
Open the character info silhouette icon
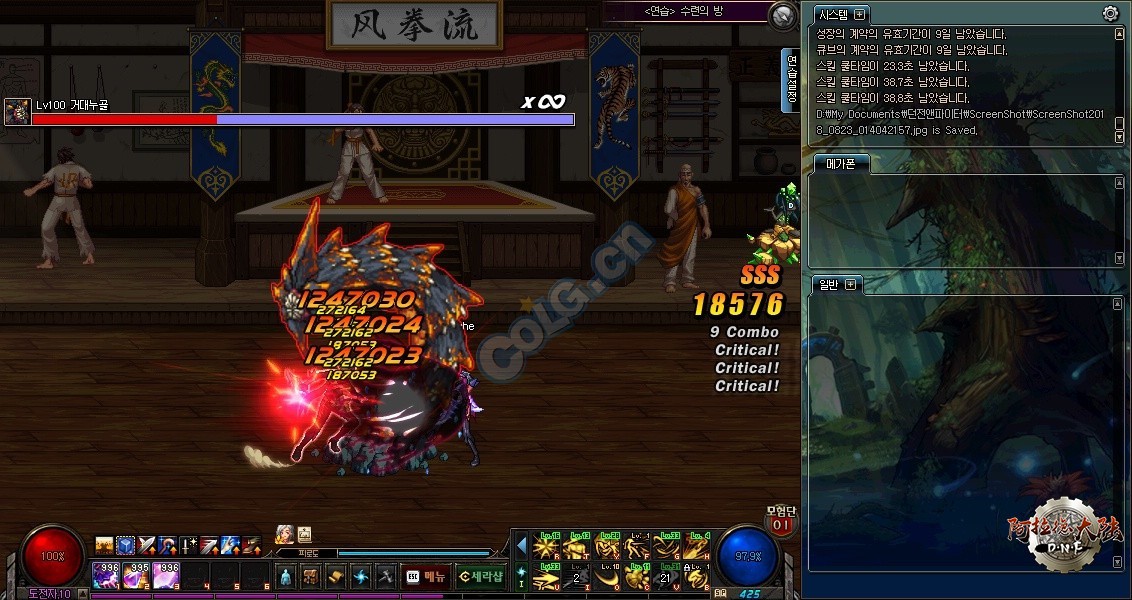click(285, 576)
